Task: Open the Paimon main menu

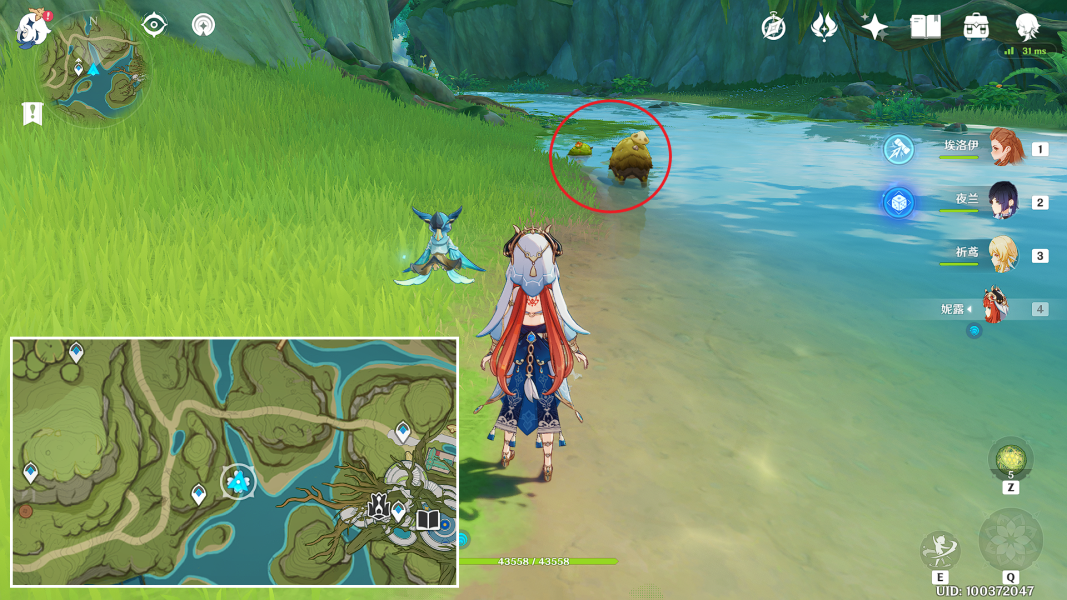Action: [33, 27]
